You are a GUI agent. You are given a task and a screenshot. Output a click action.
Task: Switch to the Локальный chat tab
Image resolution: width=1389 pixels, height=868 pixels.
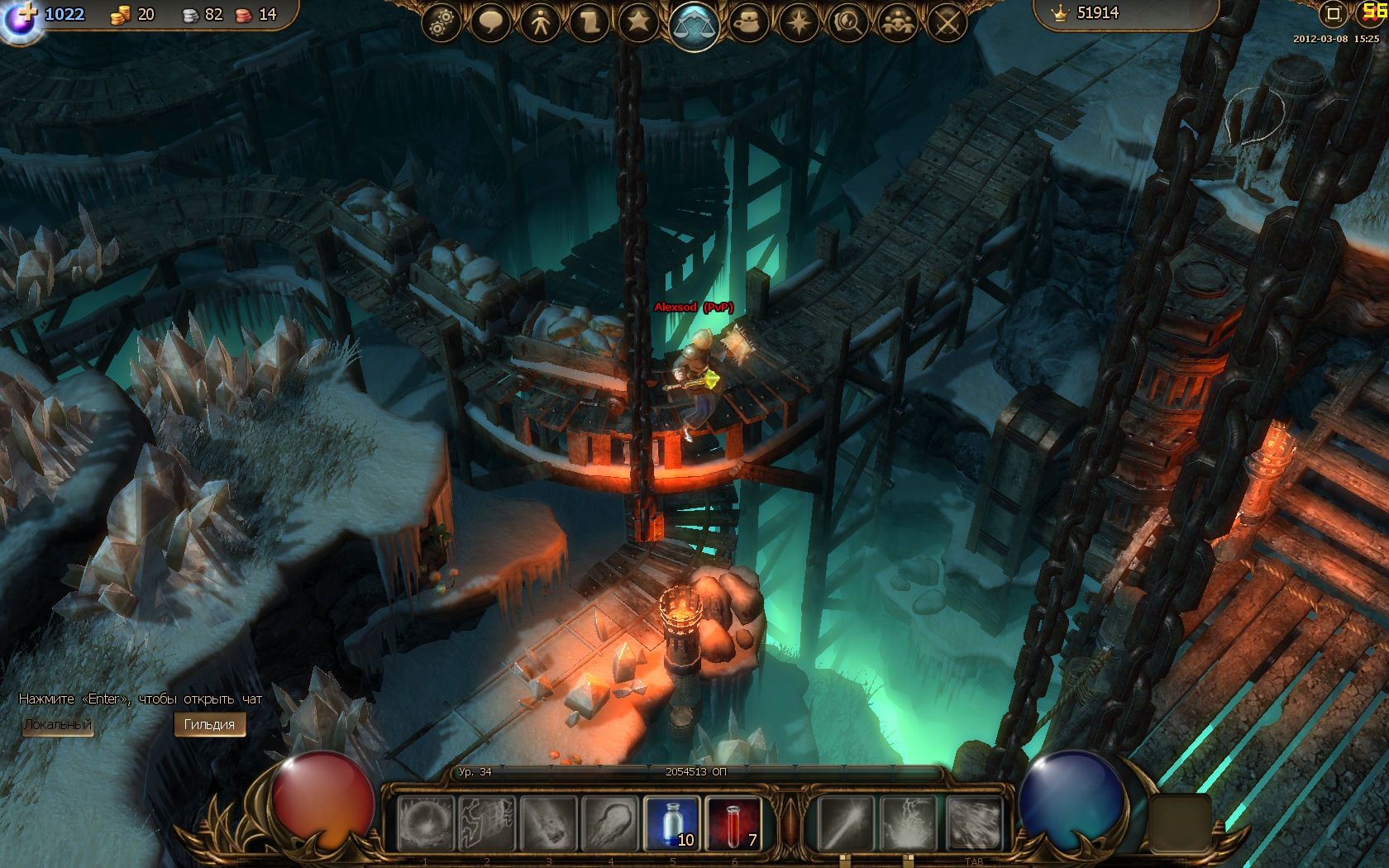tap(58, 725)
